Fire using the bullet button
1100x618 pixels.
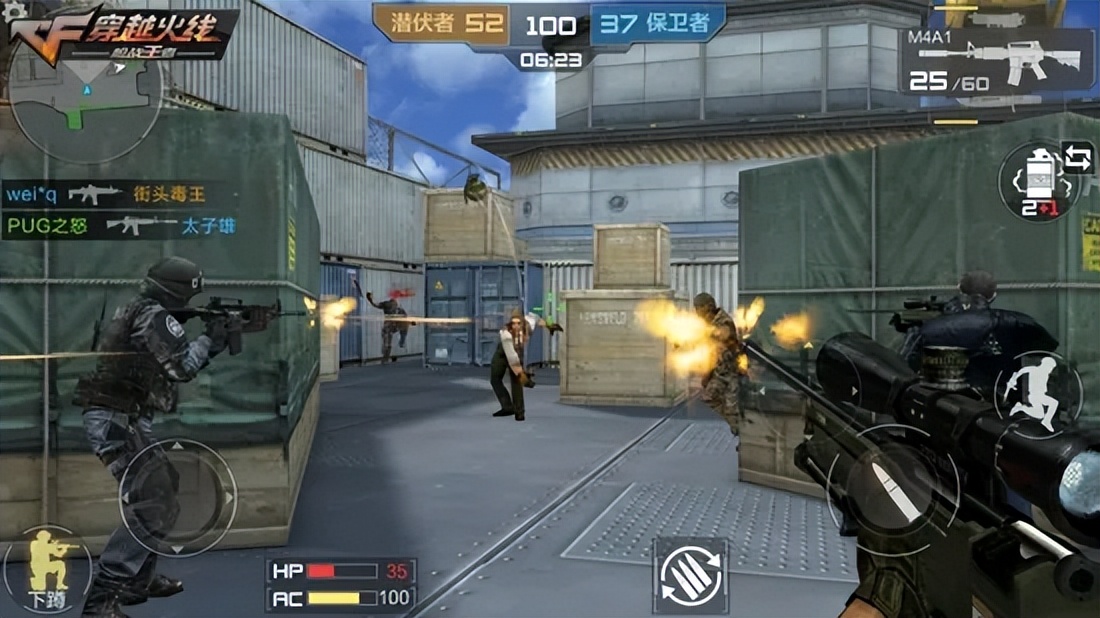pos(893,490)
